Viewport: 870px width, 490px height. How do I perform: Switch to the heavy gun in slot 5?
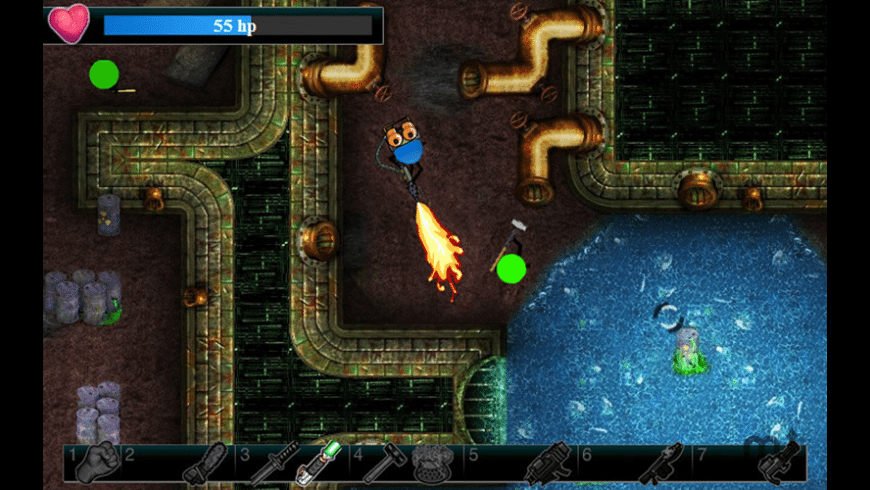pyautogui.click(x=546, y=465)
